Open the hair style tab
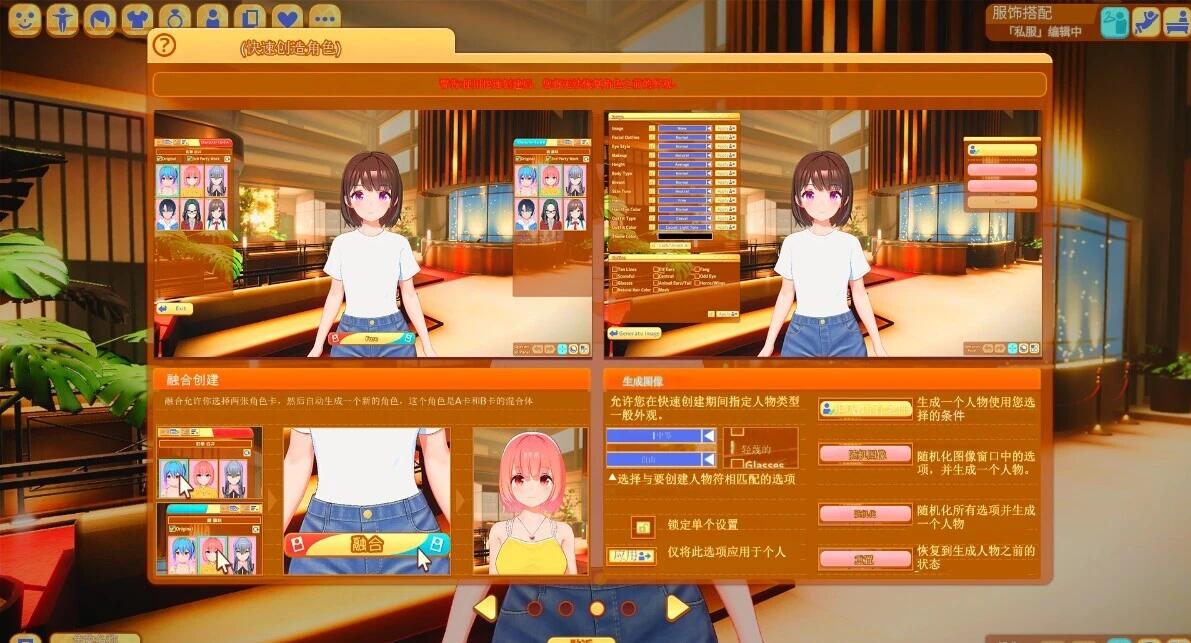Viewport: 1191px width, 643px height. pos(98,18)
